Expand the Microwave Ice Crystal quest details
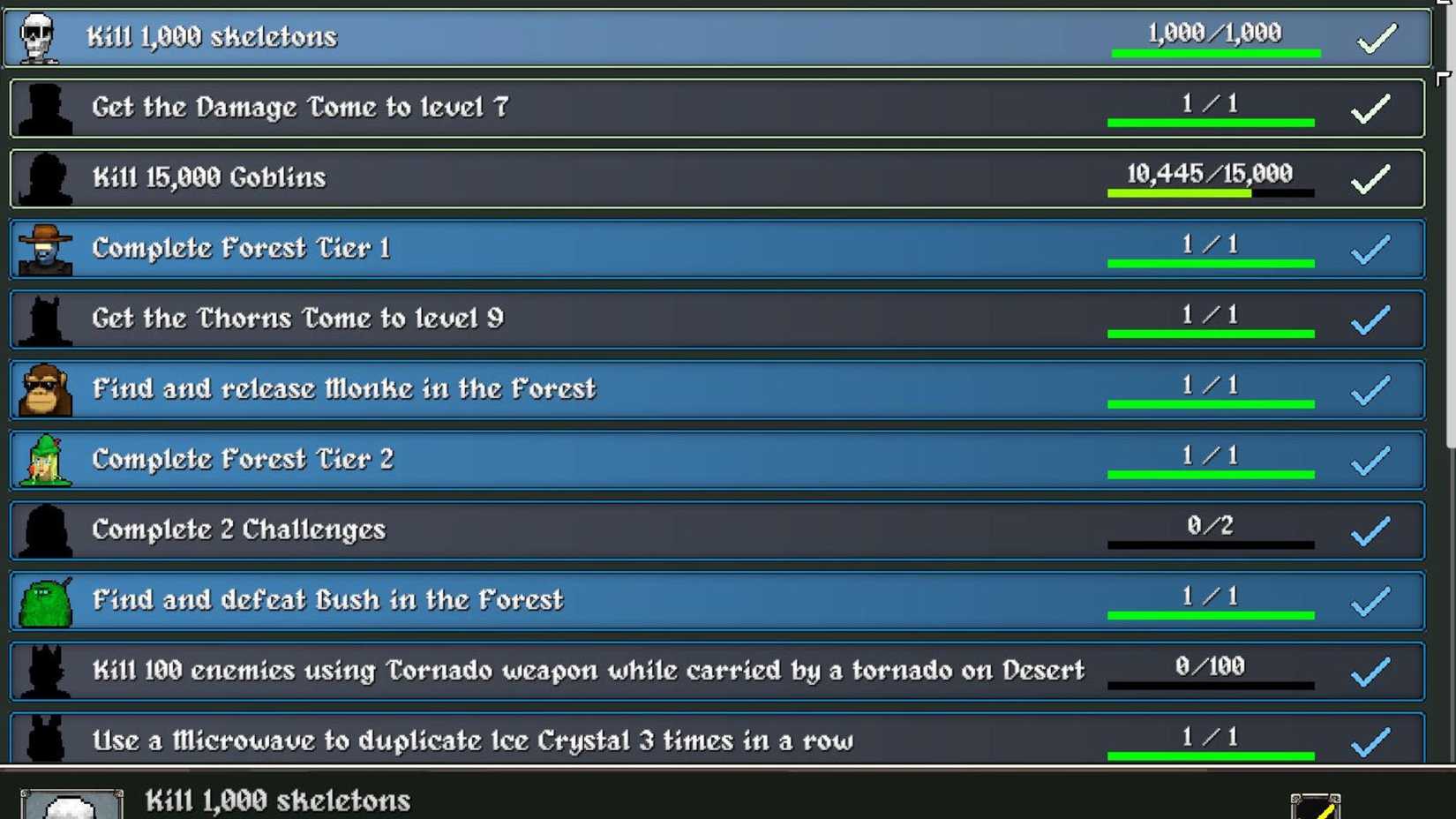Image resolution: width=1456 pixels, height=819 pixels. coord(618,740)
